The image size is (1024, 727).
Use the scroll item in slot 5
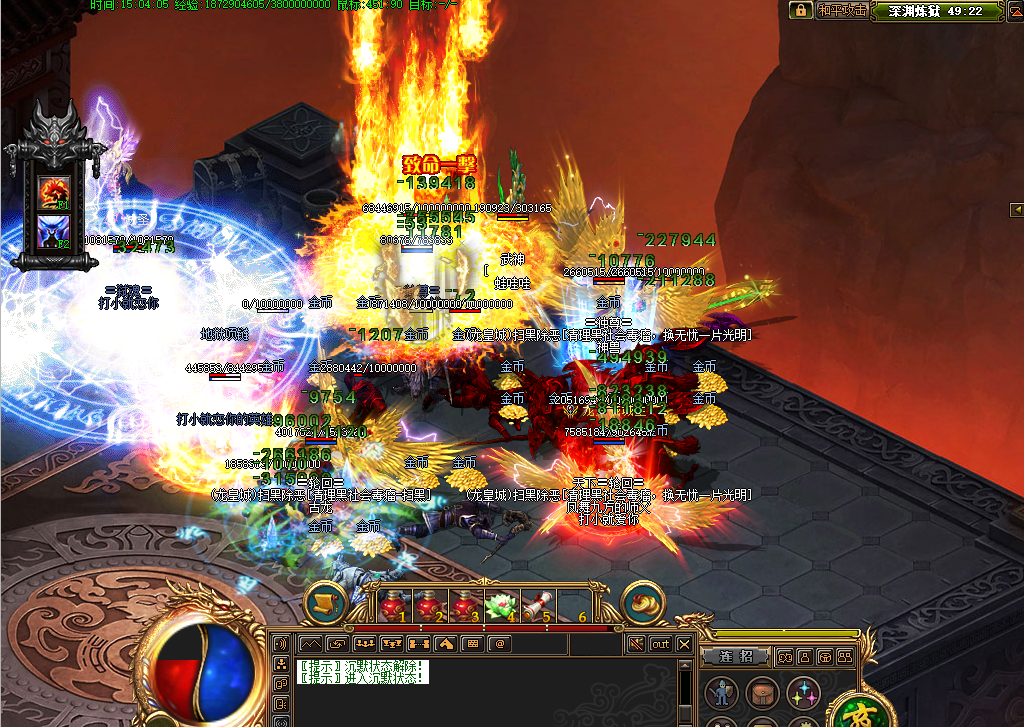point(535,605)
